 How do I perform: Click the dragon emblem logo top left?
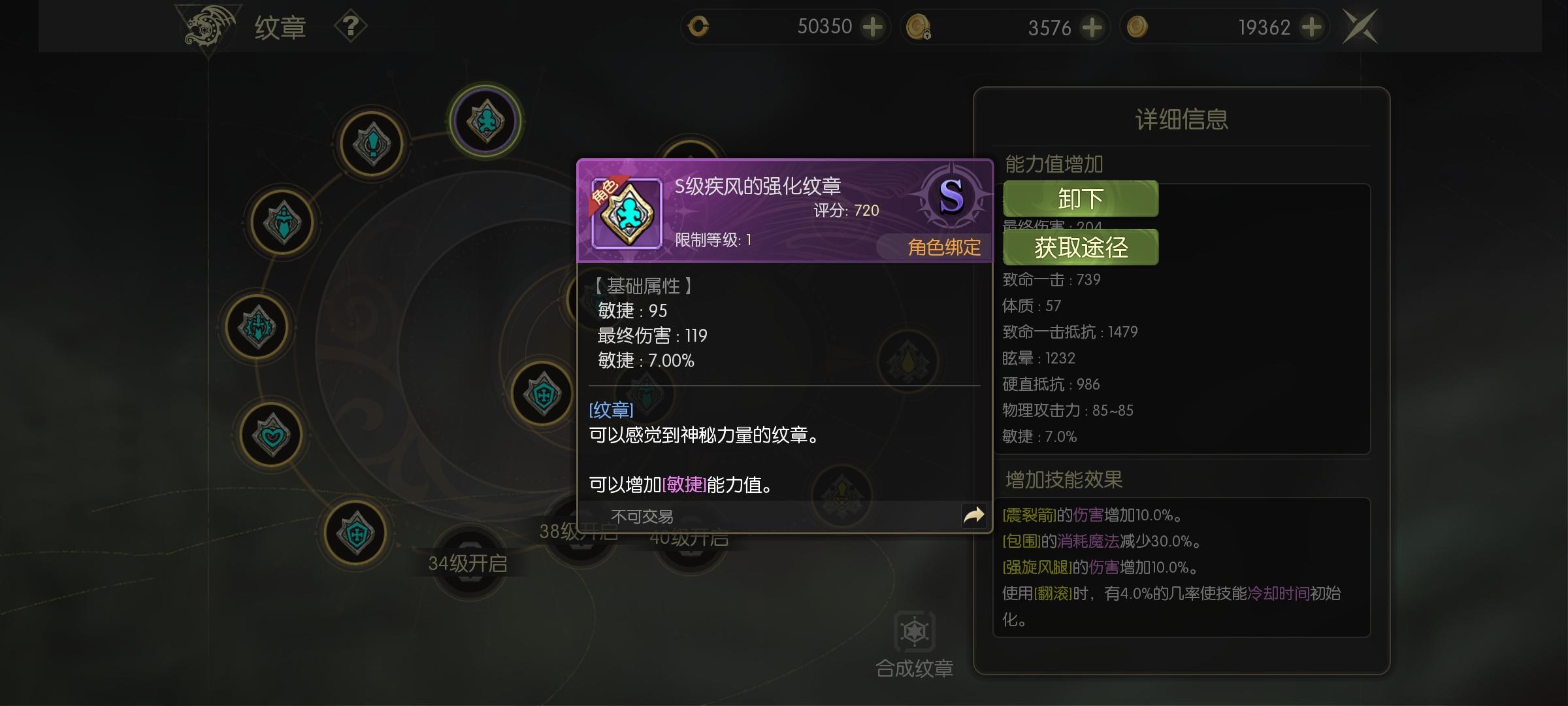click(206, 26)
